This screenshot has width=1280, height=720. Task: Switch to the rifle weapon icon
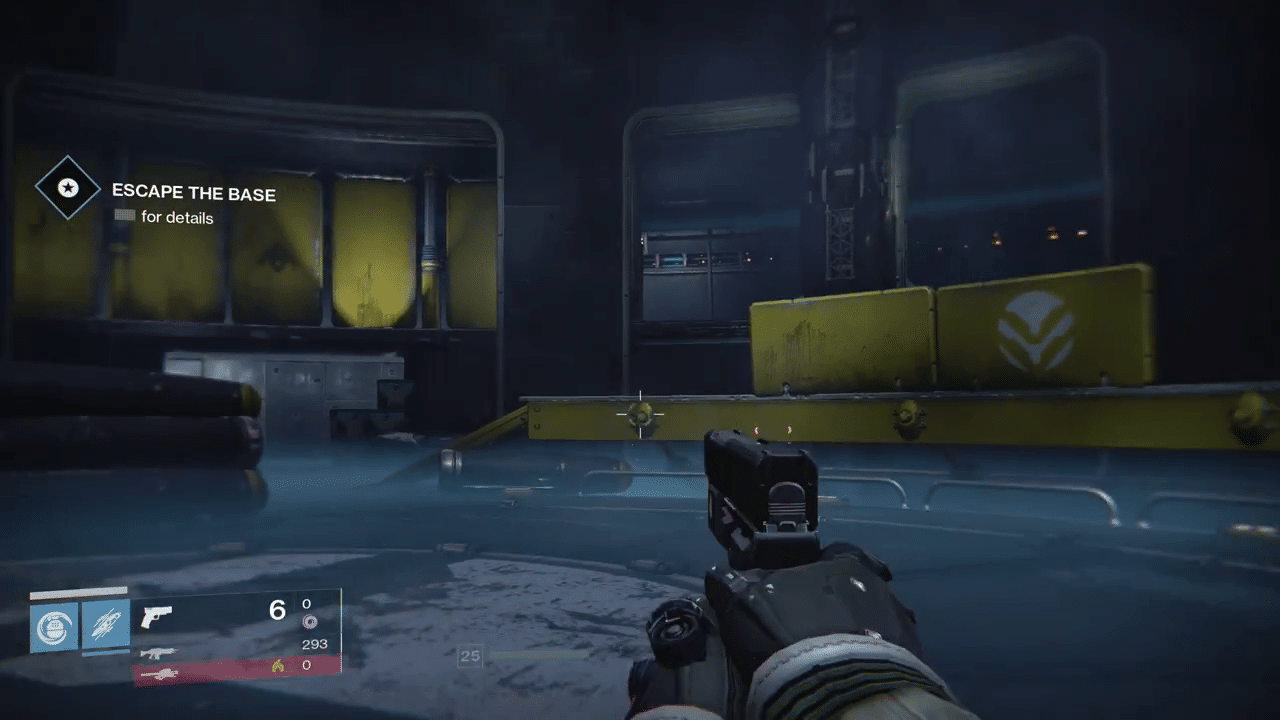[x=159, y=652]
